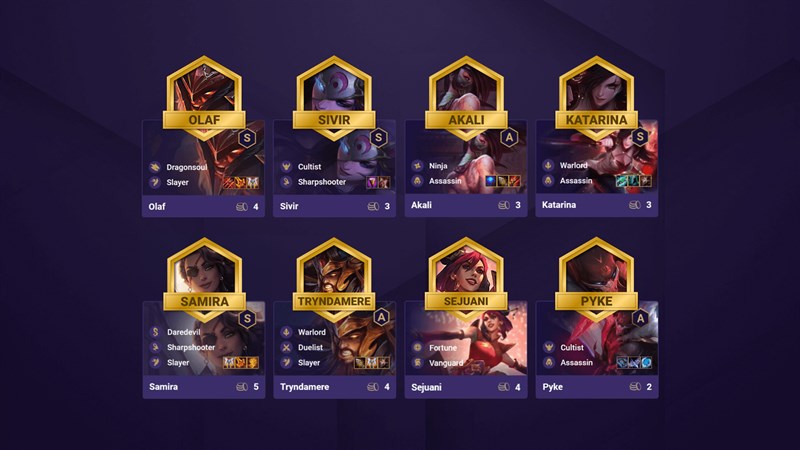Show Samira's Daredevil trait

(x=185, y=331)
